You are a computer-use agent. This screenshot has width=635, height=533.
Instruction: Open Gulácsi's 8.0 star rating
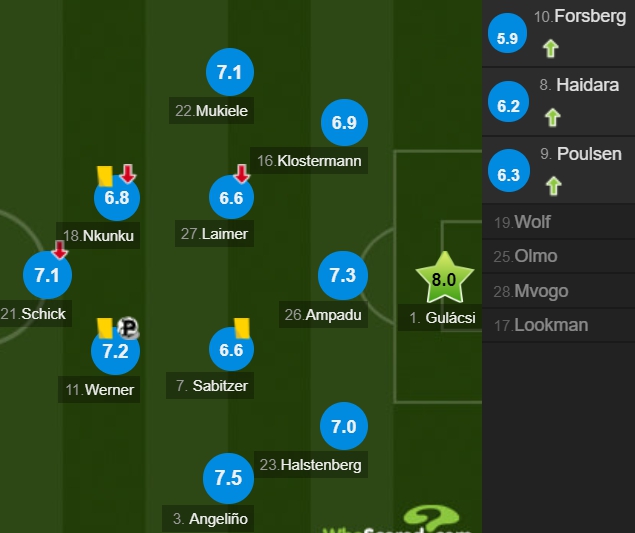443,280
